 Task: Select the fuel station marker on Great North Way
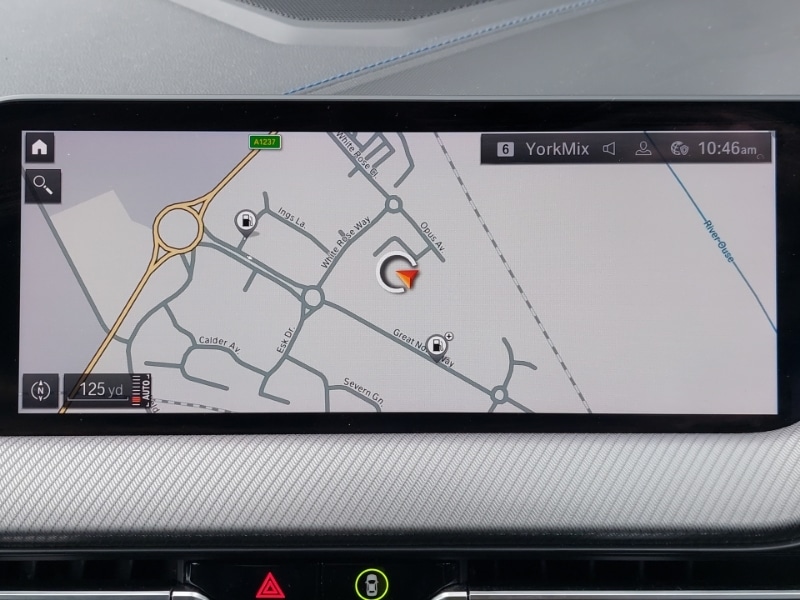point(436,344)
